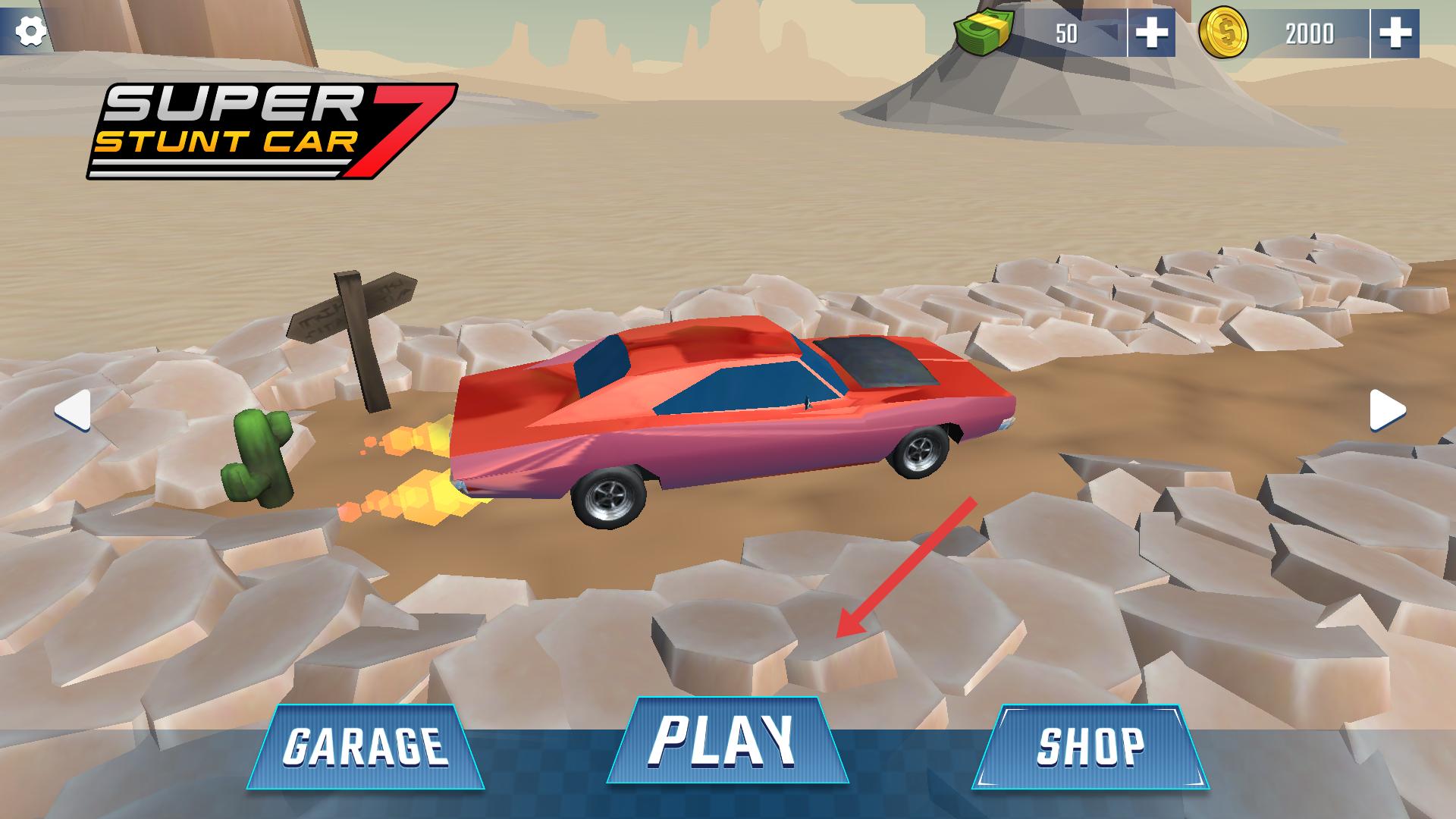Show the previous car with the left arrow

coord(74,411)
